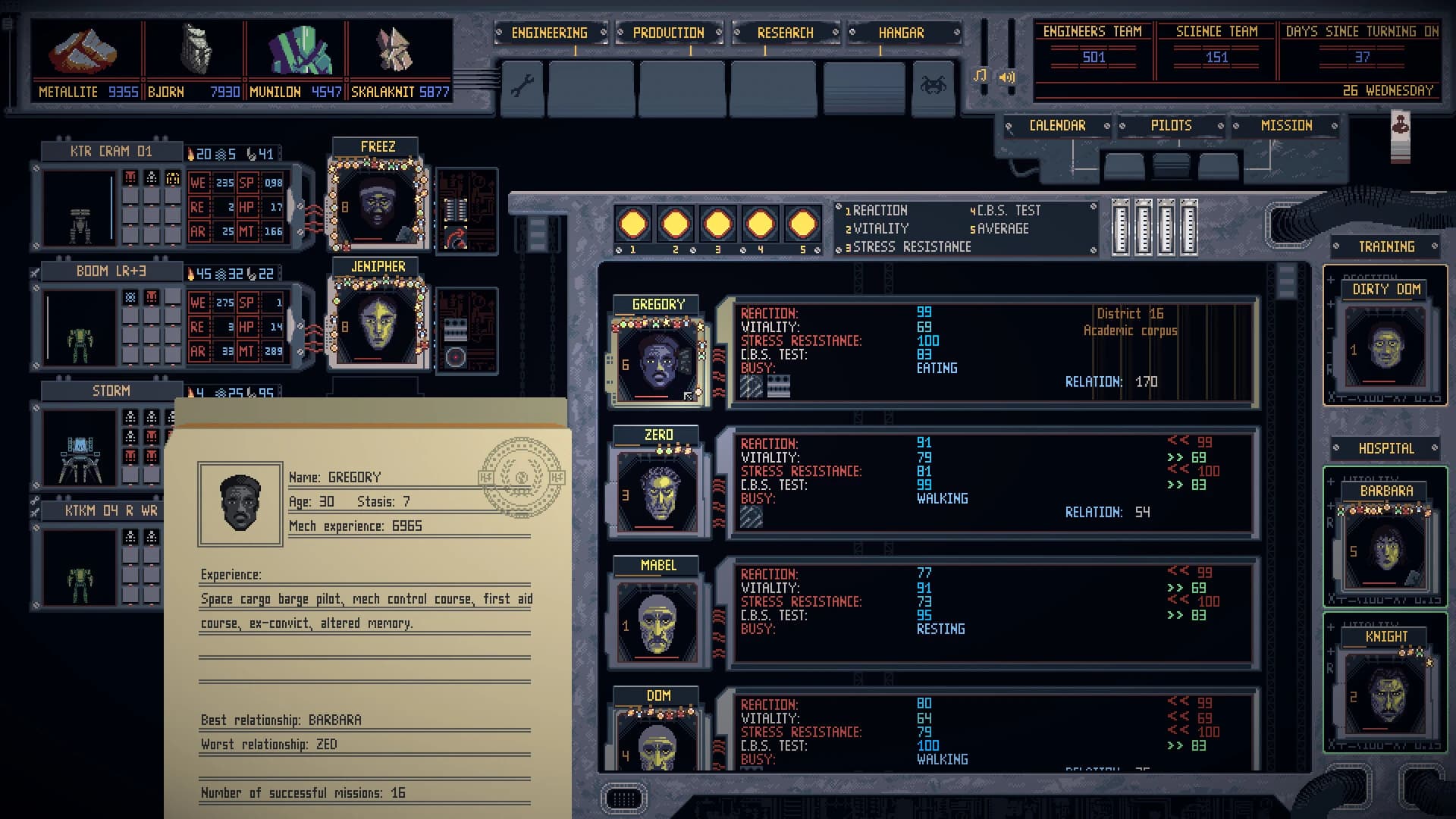Toggle game sound via the speaker icon
This screenshot has width=1456, height=819.
click(x=1007, y=77)
